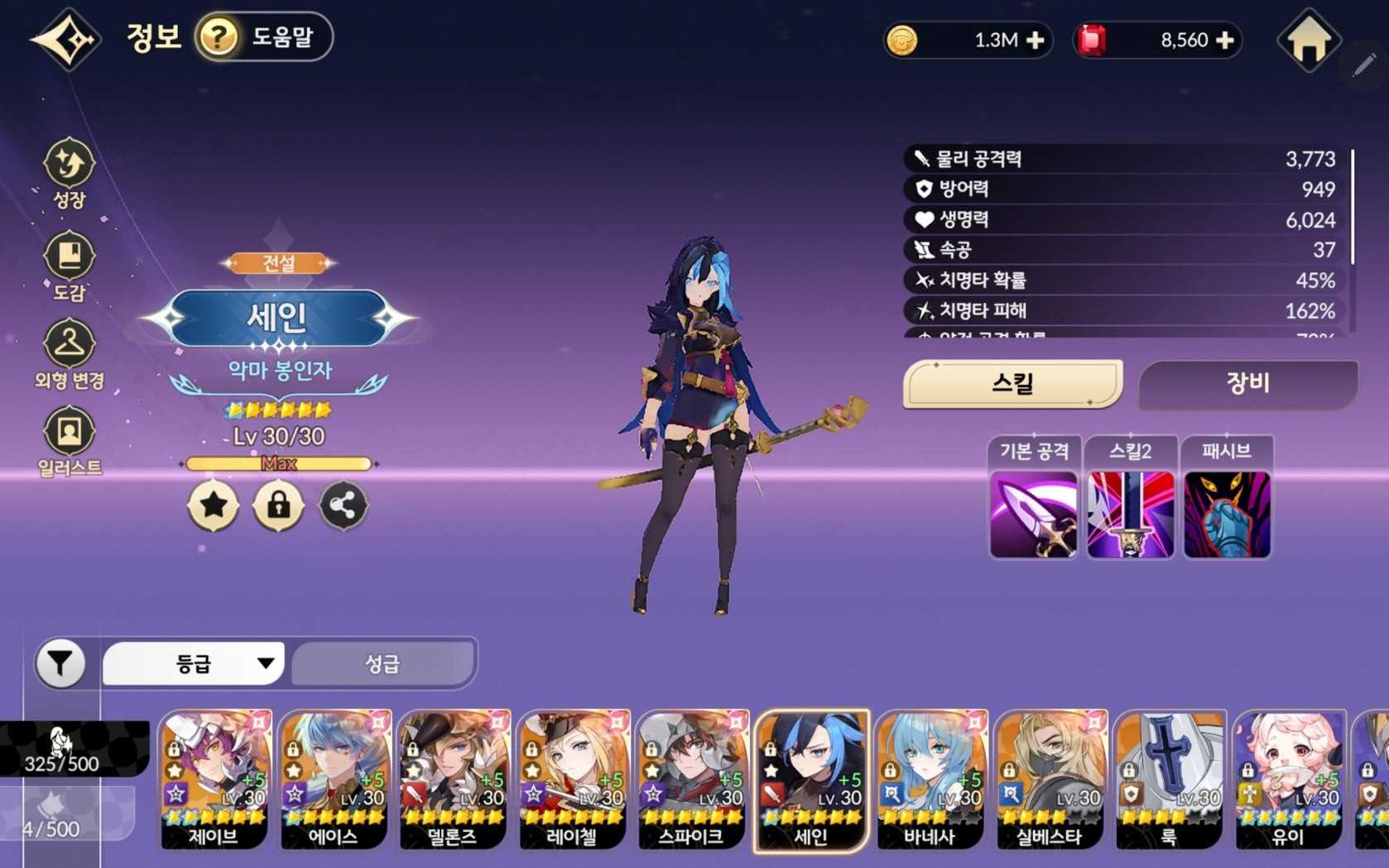
Task: Inspect the 스킬2 sword skill icon
Action: coord(1130,514)
